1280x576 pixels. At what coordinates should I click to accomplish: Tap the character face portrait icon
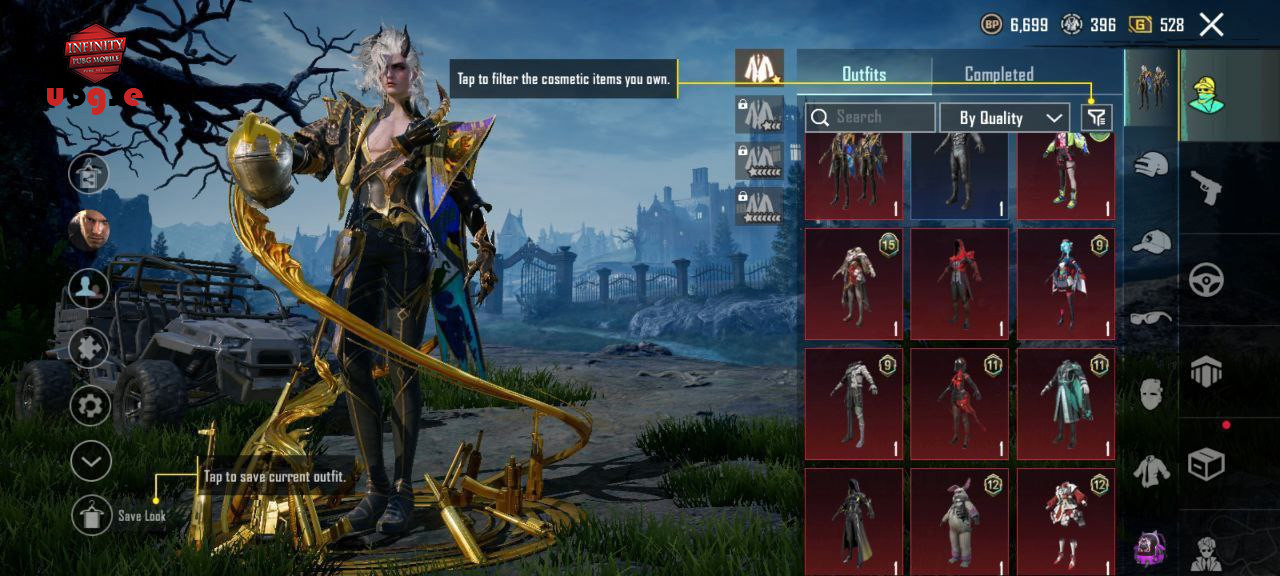[x=88, y=231]
